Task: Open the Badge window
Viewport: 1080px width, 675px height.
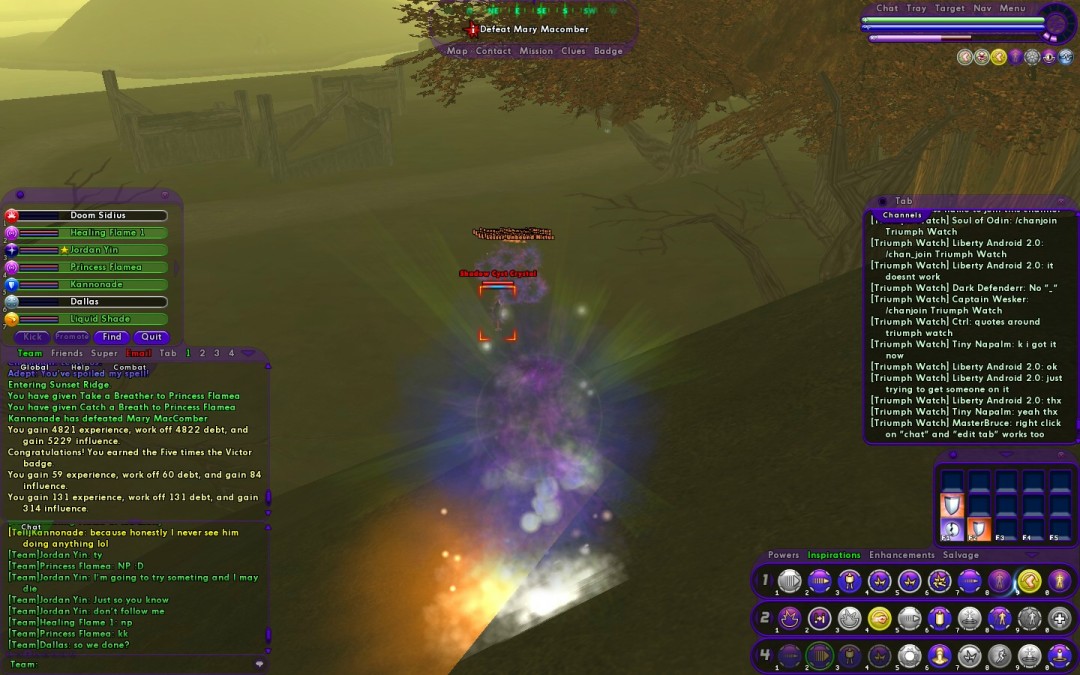Action: tap(608, 51)
